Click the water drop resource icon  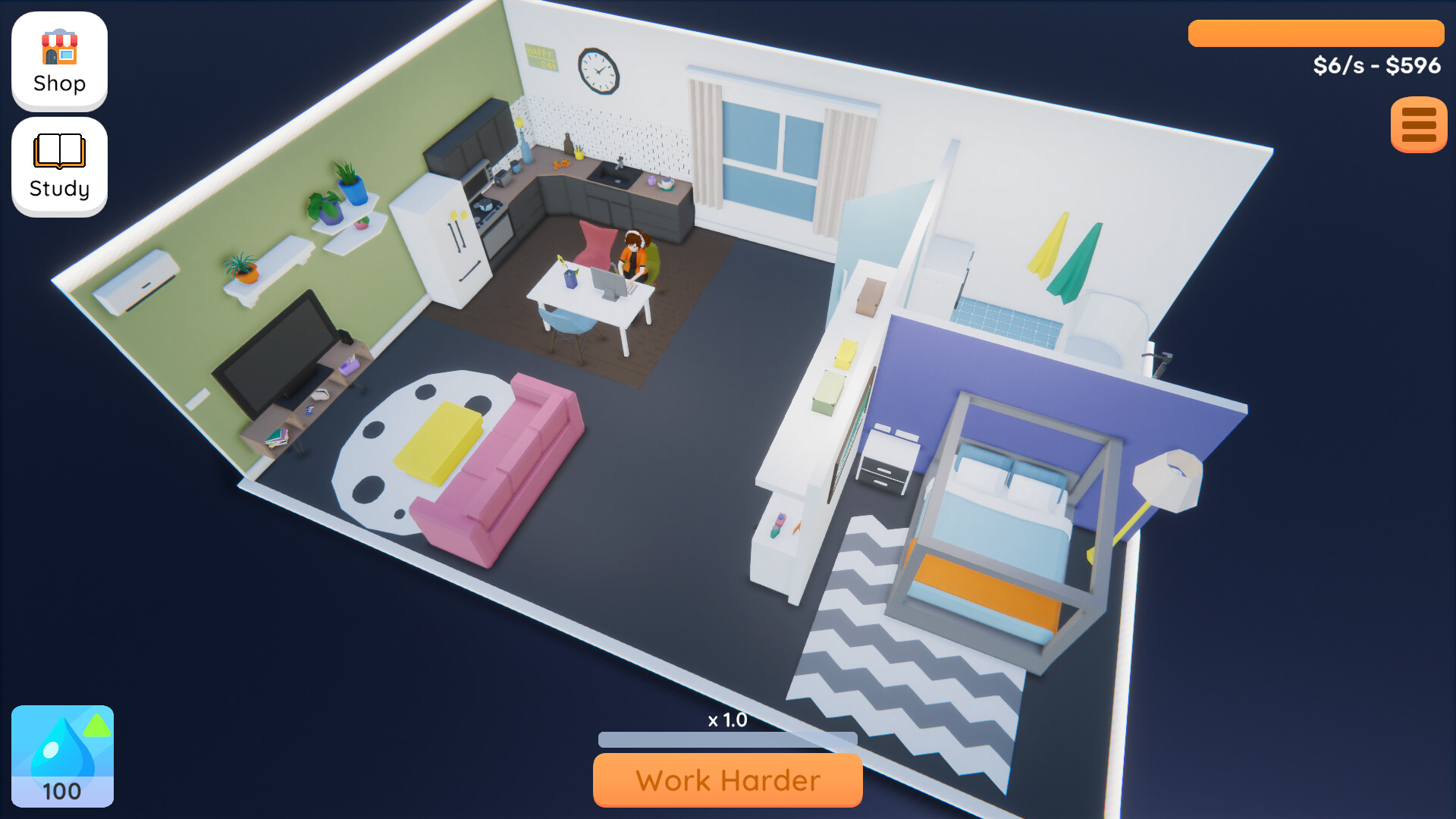62,755
